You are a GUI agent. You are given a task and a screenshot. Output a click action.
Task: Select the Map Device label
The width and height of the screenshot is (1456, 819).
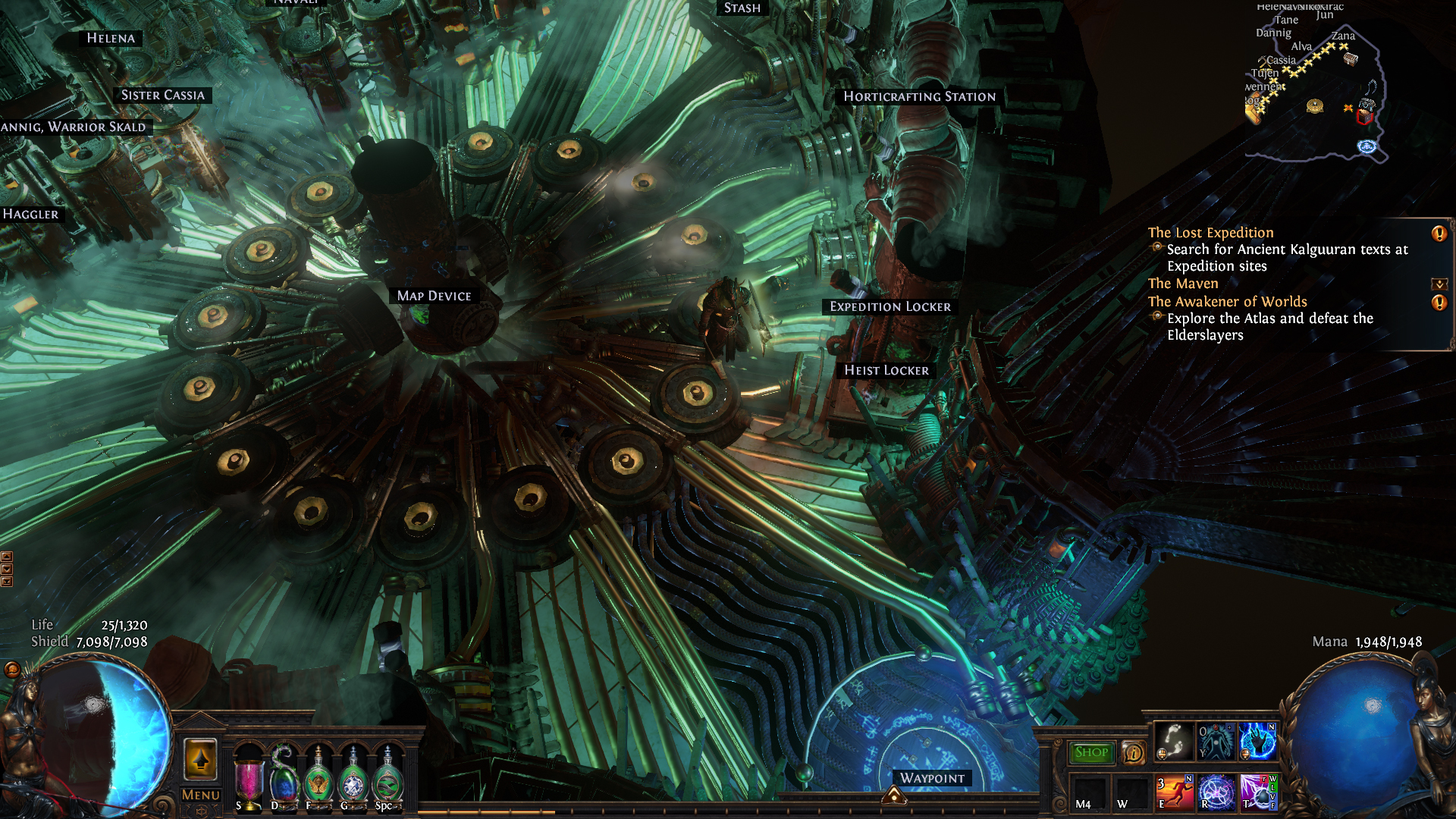[434, 296]
